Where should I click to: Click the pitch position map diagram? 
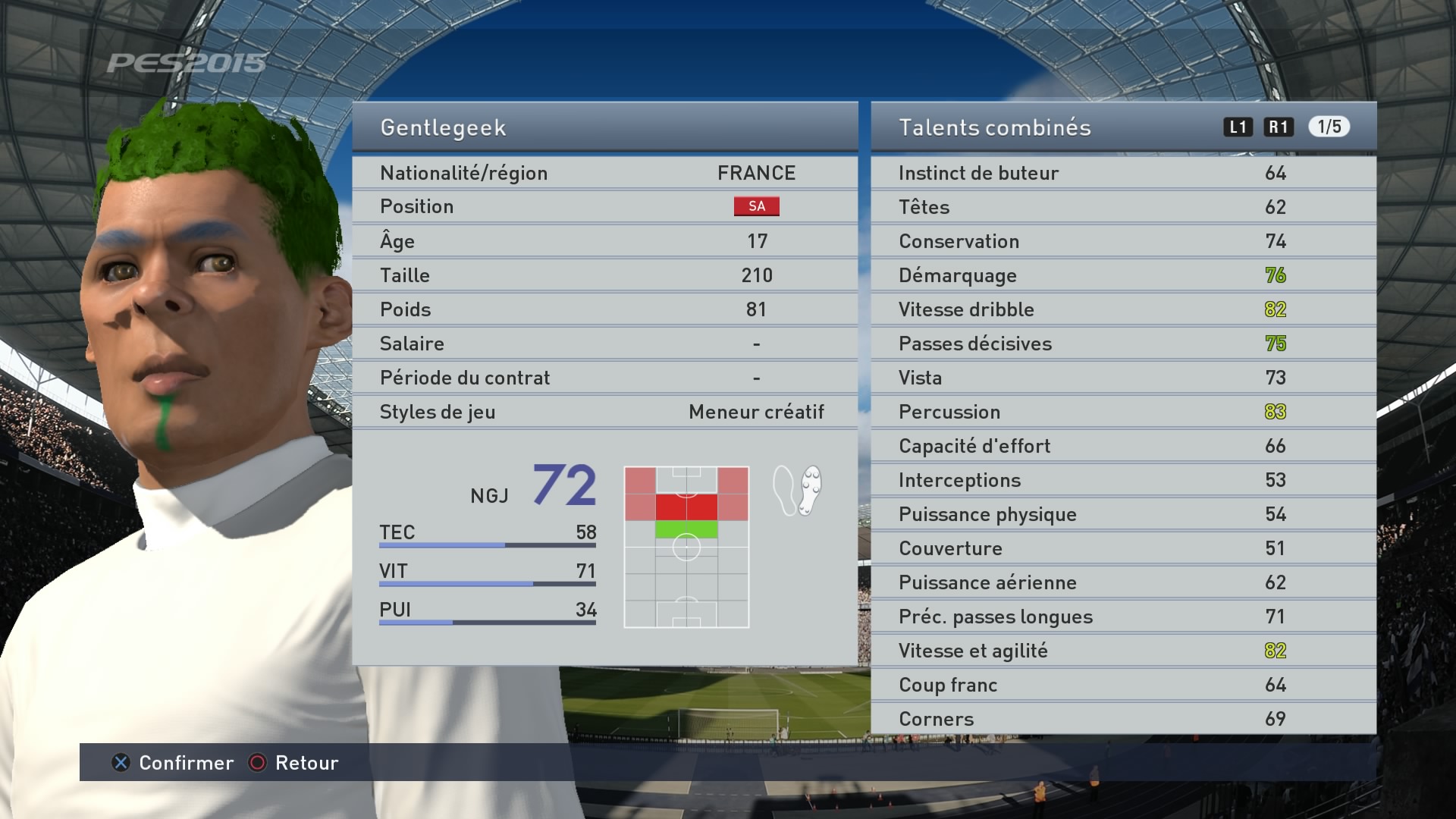[686, 547]
